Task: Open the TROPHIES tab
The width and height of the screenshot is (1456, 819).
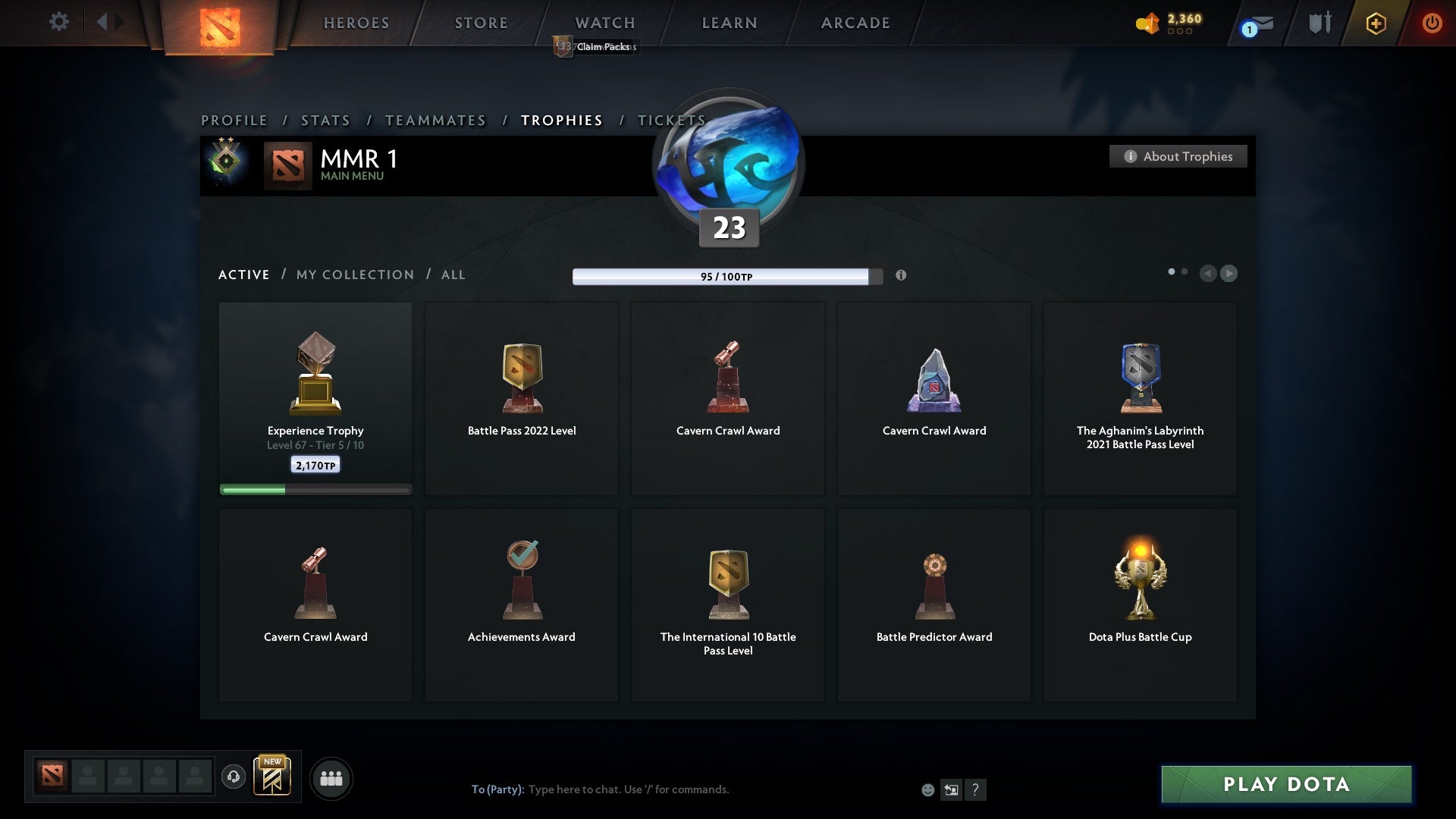Action: (561, 120)
